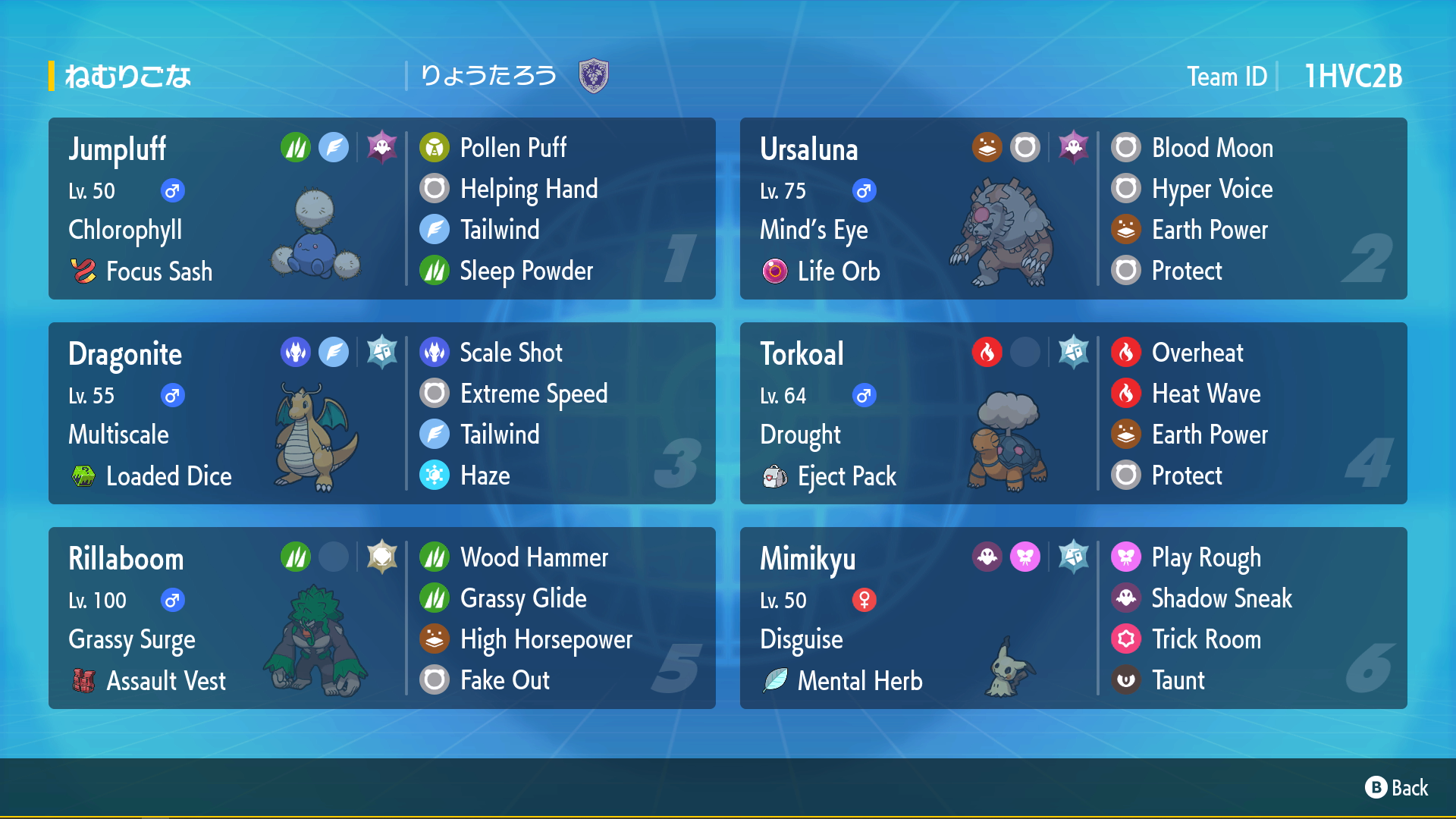1456x819 pixels.
Task: Select Rillaboom's Assault Vest item
Action: 165,680
